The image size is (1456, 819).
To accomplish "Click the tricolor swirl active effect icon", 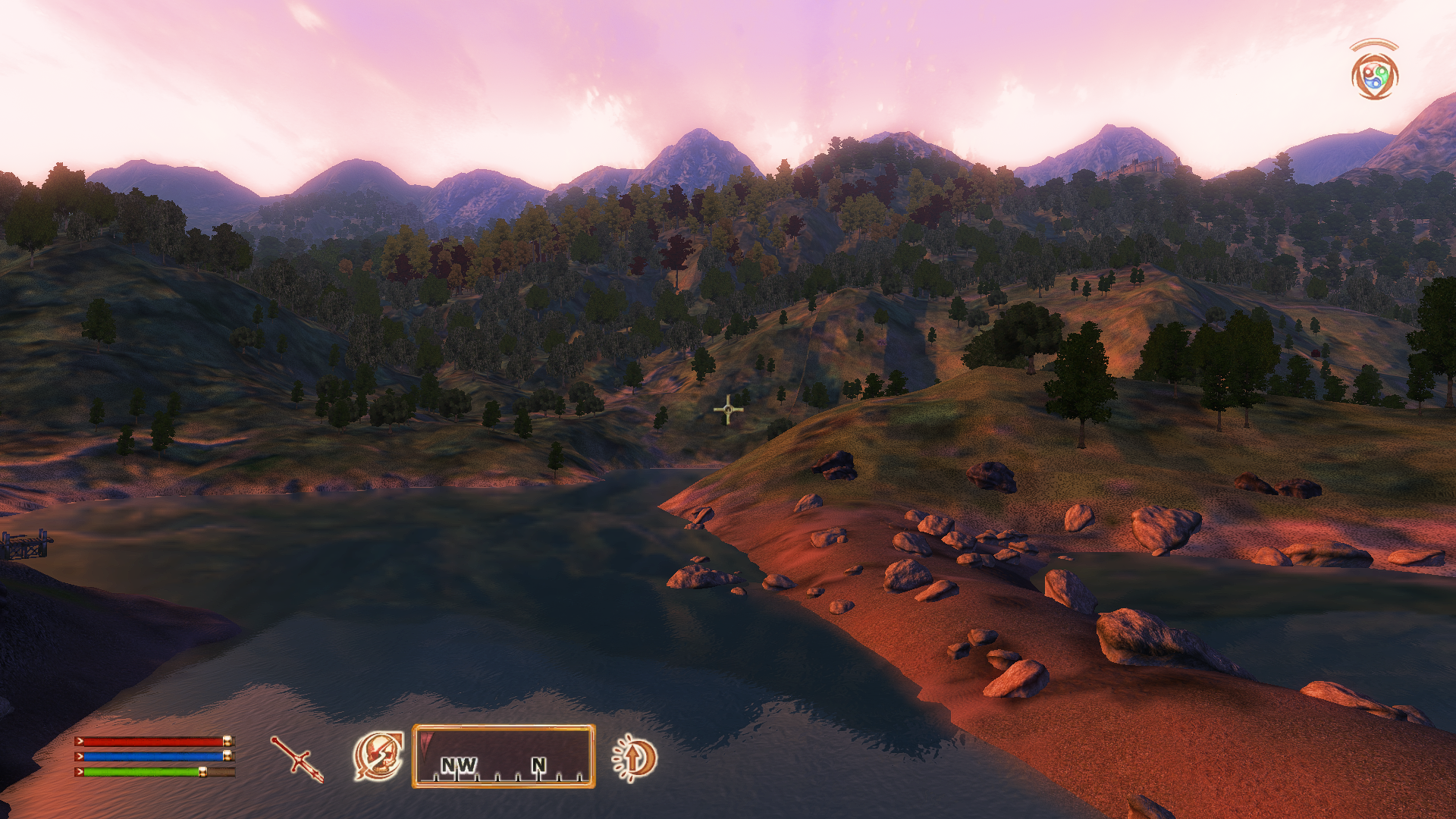I will click(x=1374, y=77).
